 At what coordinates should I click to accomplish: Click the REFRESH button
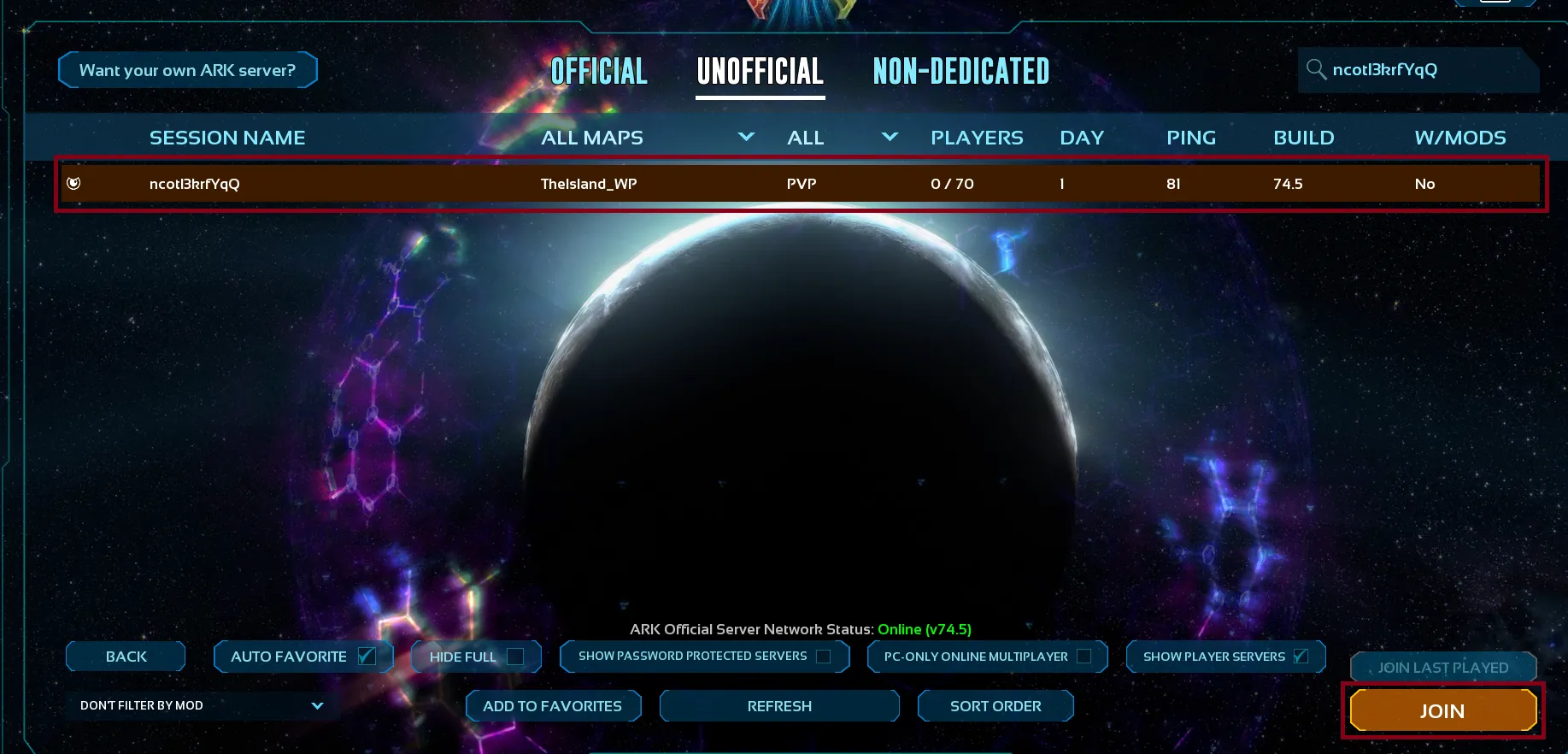(778, 705)
